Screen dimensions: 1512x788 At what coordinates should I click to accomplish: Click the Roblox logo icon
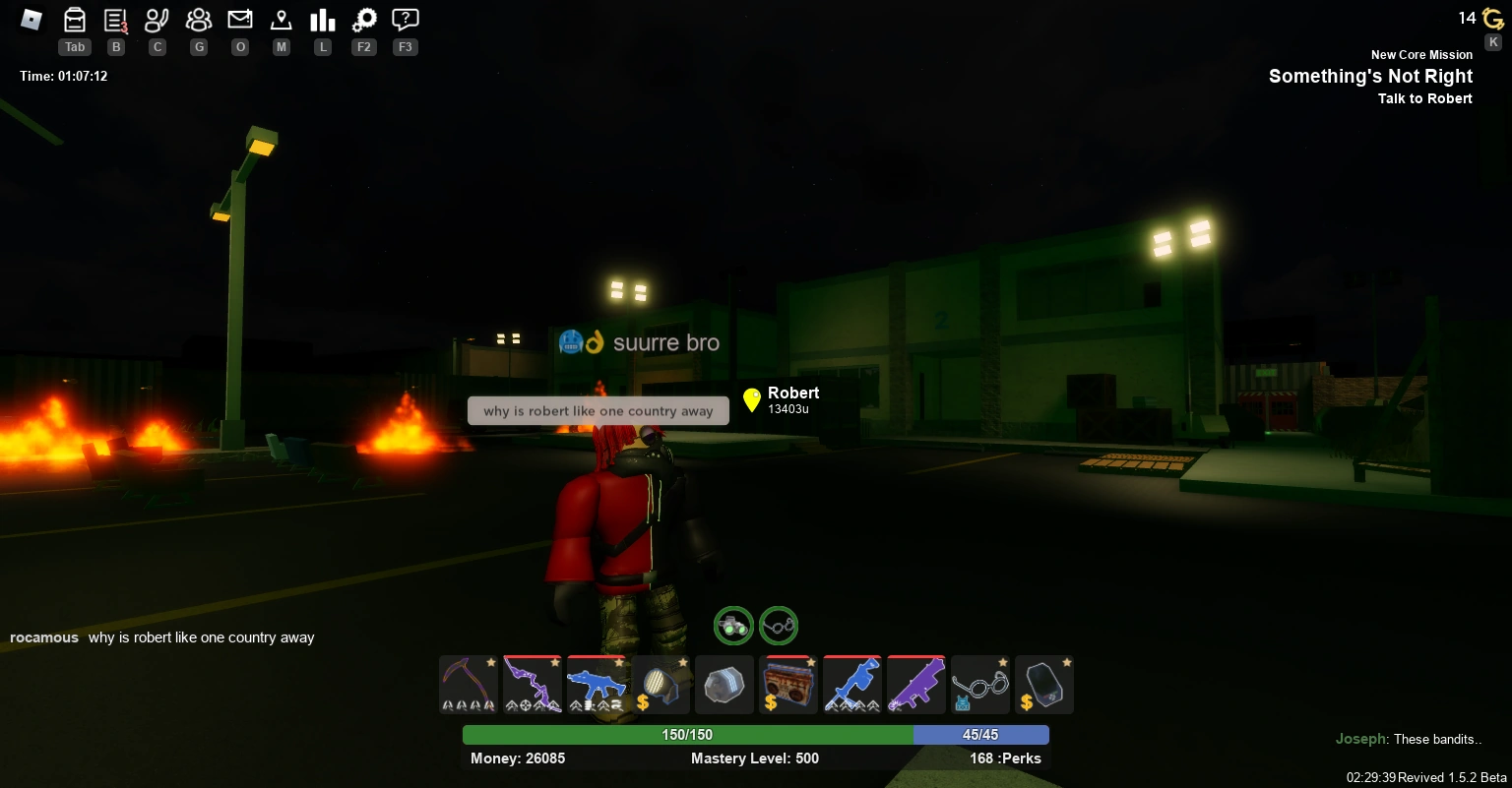[x=31, y=19]
